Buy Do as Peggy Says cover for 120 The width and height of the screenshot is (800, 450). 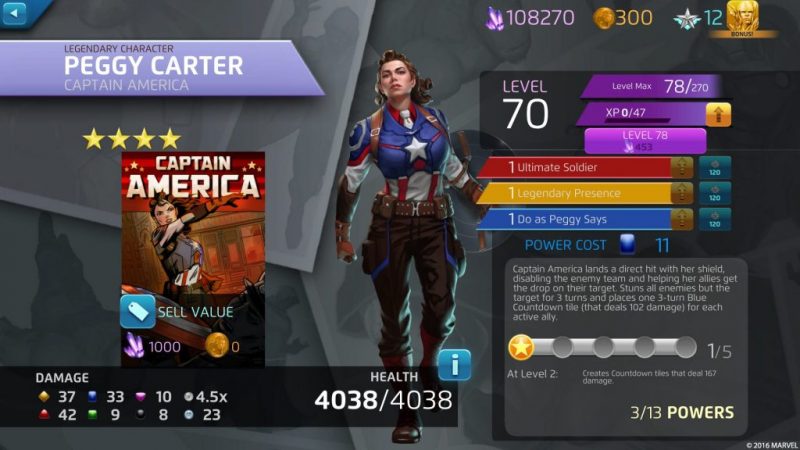pyautogui.click(x=715, y=219)
